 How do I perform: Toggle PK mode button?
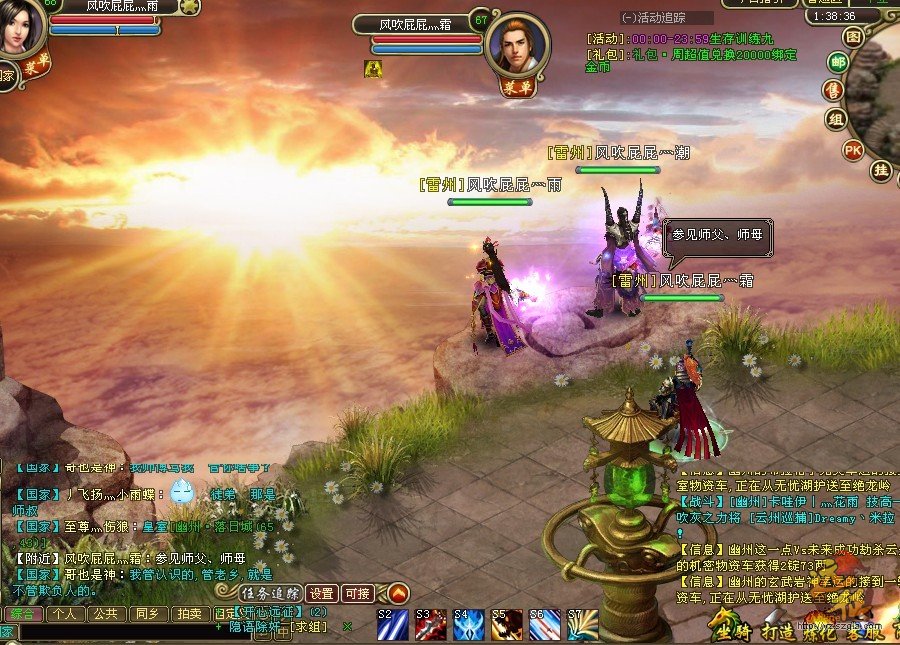click(x=853, y=150)
